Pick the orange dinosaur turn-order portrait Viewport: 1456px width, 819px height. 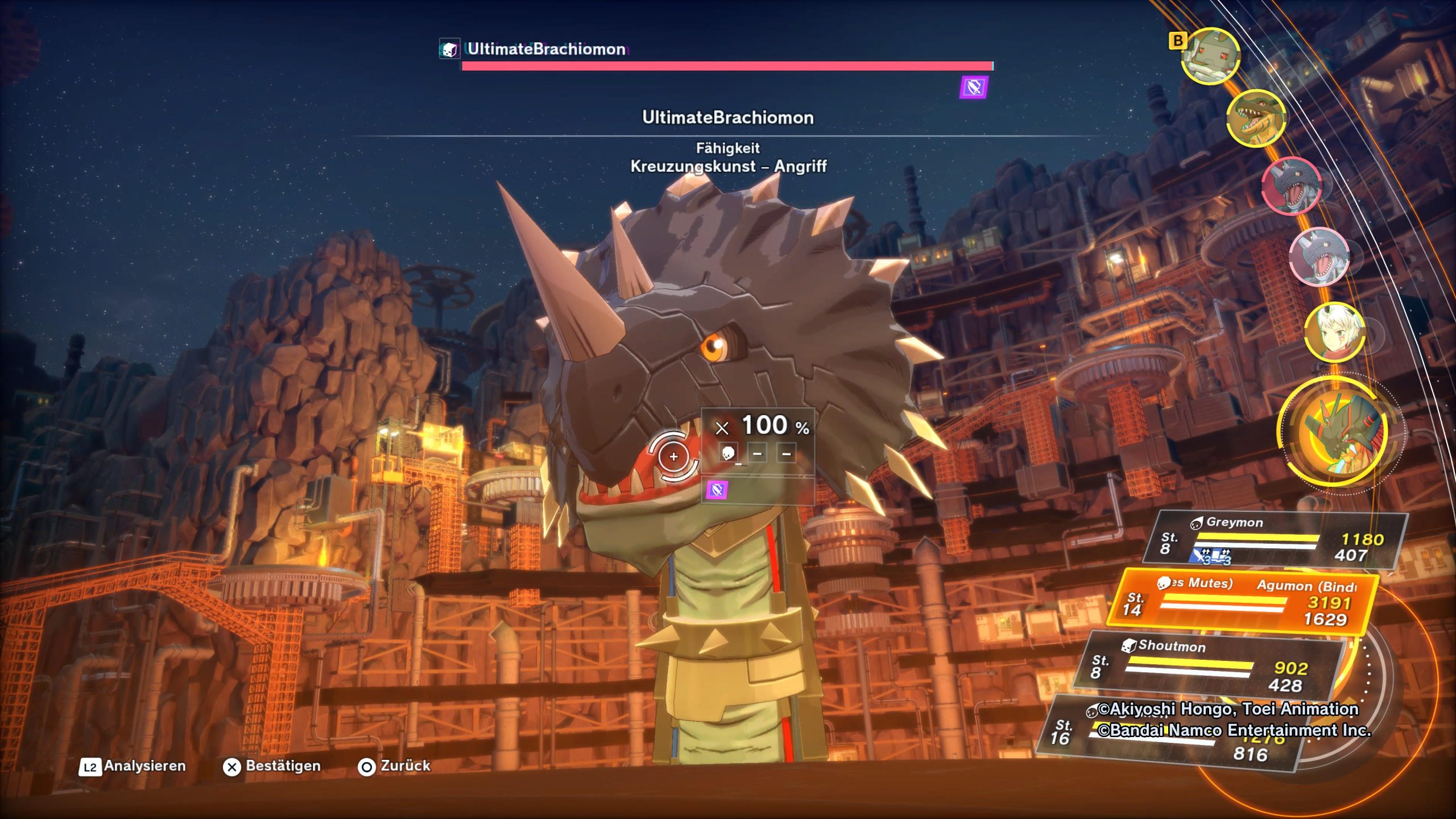pos(1256,118)
